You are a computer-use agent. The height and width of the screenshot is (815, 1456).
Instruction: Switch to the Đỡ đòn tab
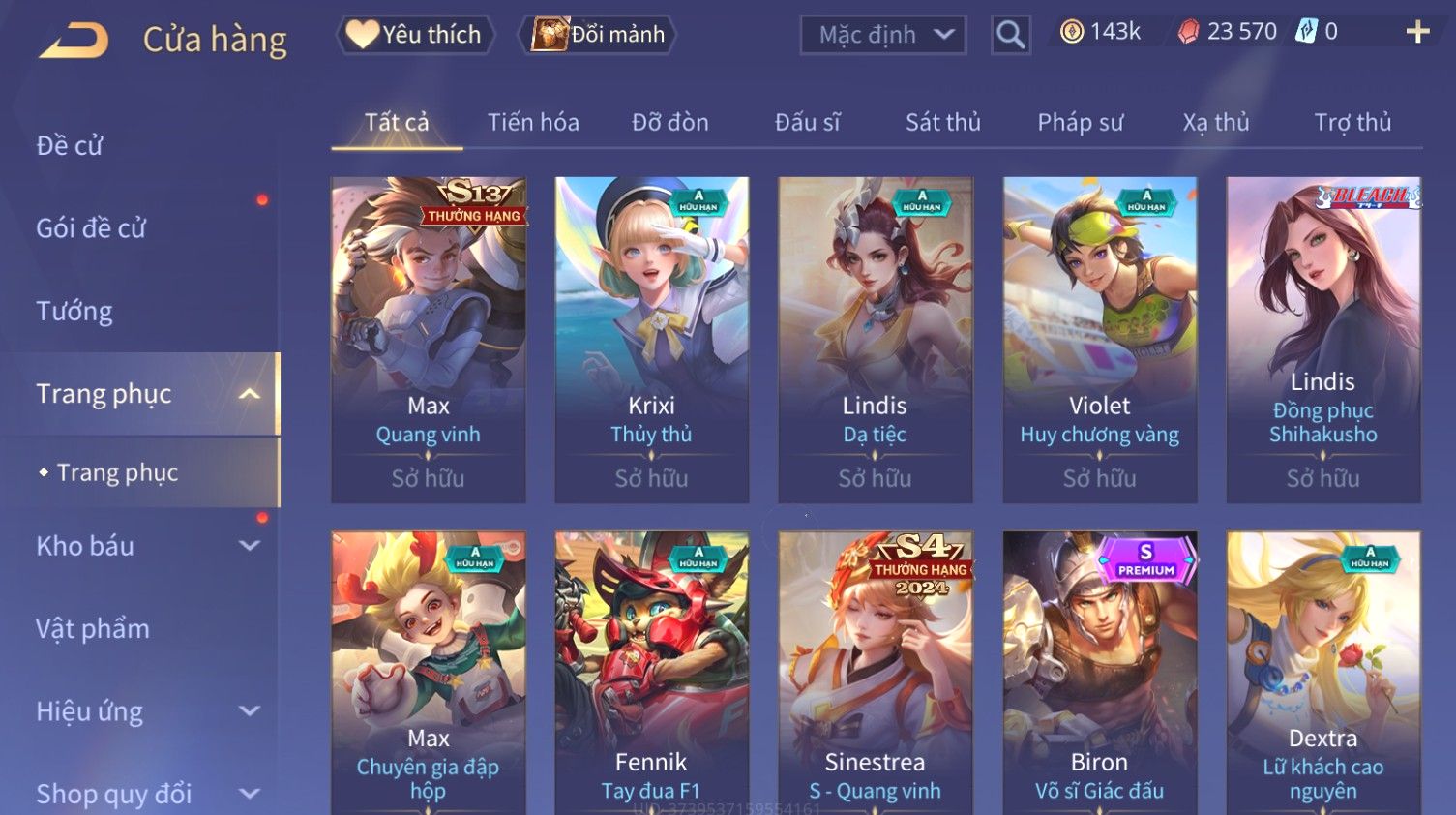669,123
